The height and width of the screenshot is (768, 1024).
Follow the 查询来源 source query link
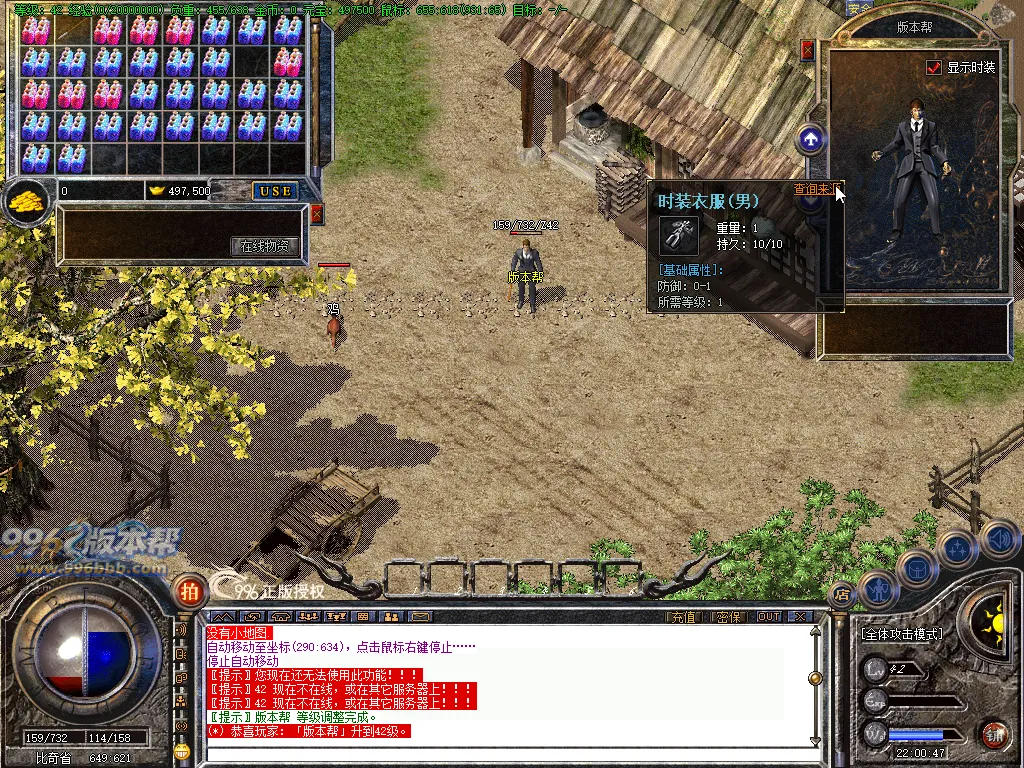coord(814,189)
